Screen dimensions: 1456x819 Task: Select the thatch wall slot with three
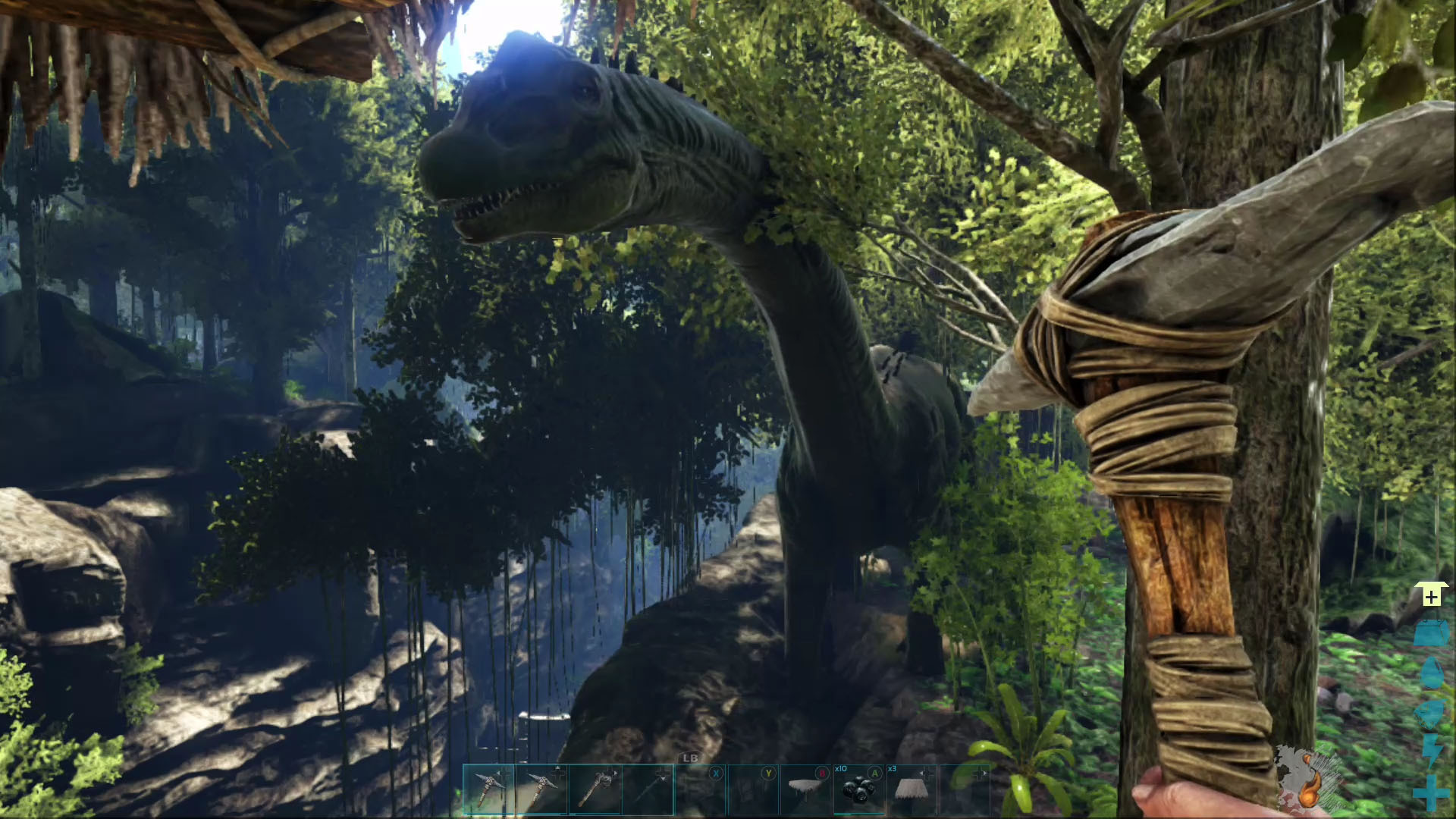click(911, 789)
